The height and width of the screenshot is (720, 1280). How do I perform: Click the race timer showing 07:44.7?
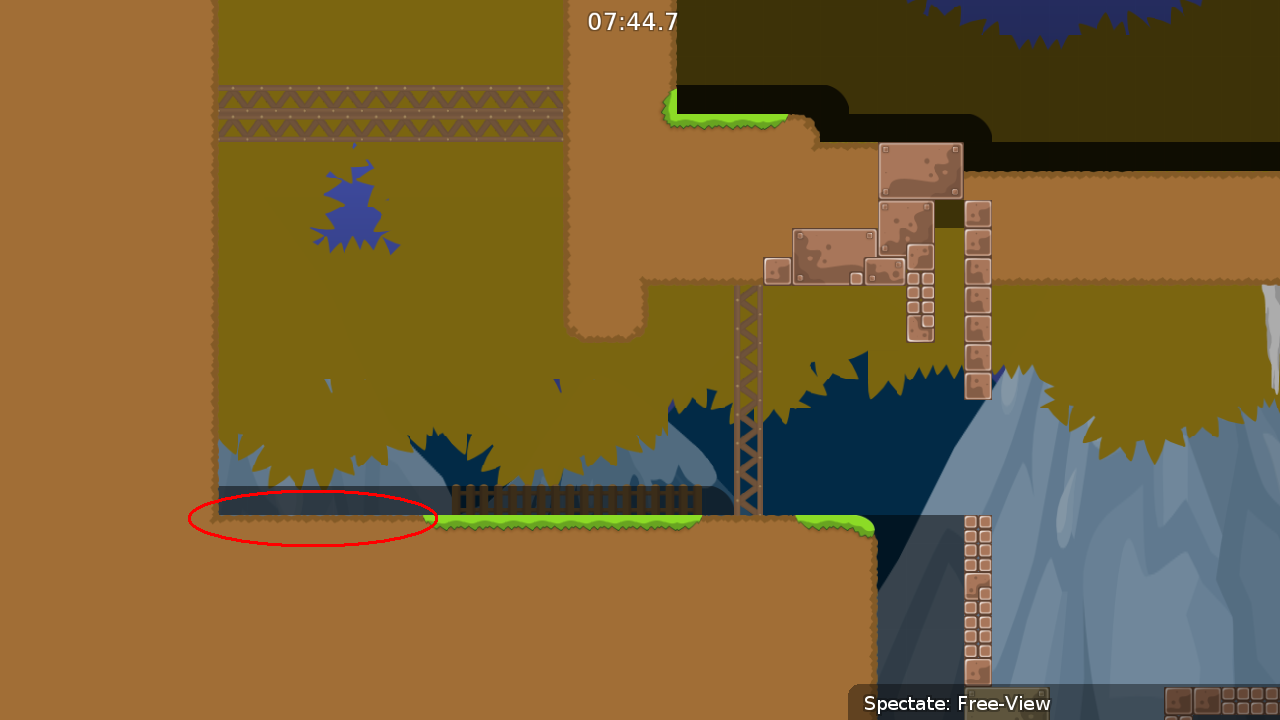633,20
